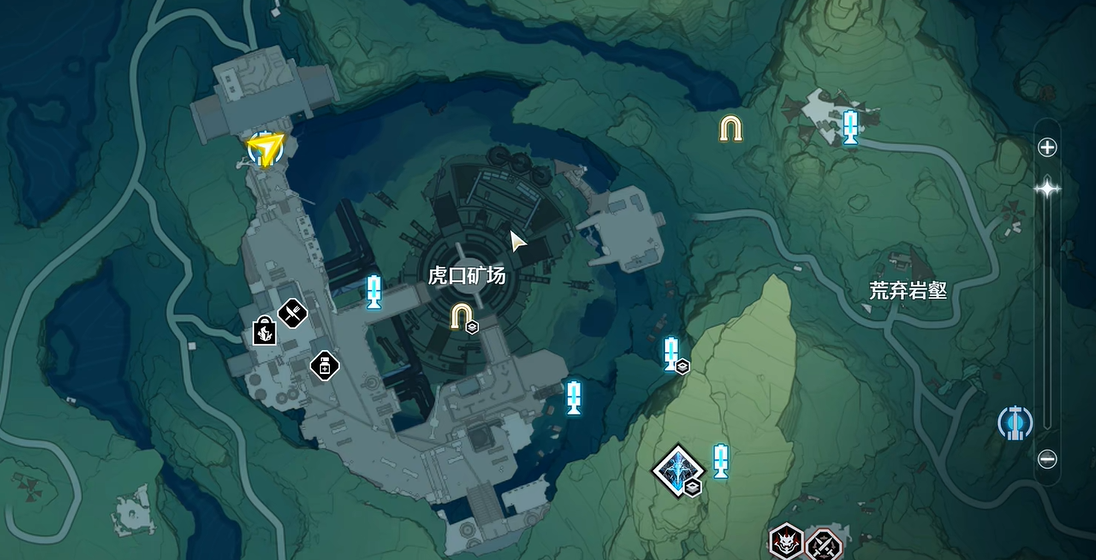Image resolution: width=1096 pixels, height=560 pixels.
Task: Select the medicine bottle pharmacy marker
Action: 324,366
